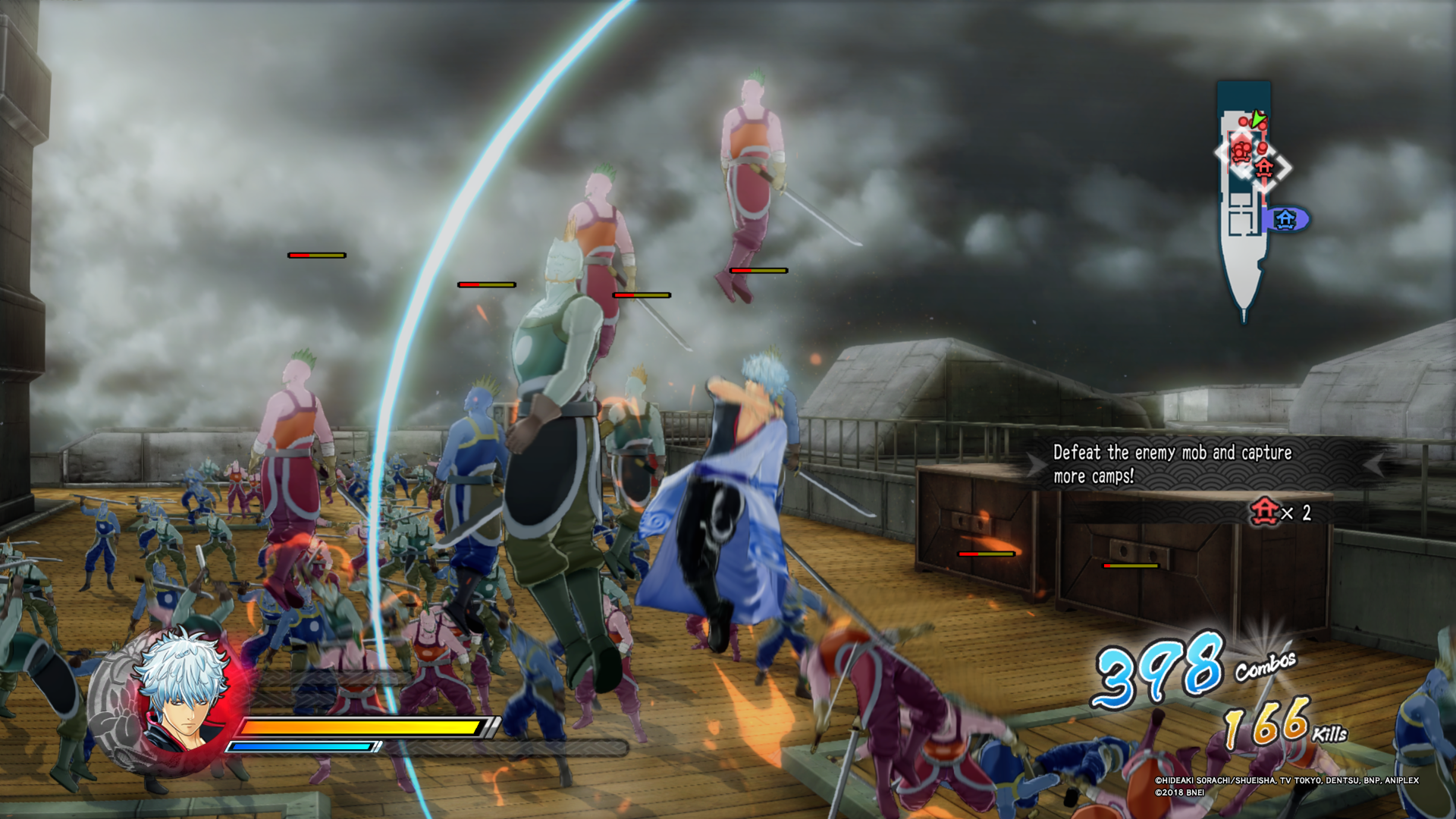Click a red enemy dot cluster on the minimap
The height and width of the screenshot is (819, 1456).
click(1241, 150)
